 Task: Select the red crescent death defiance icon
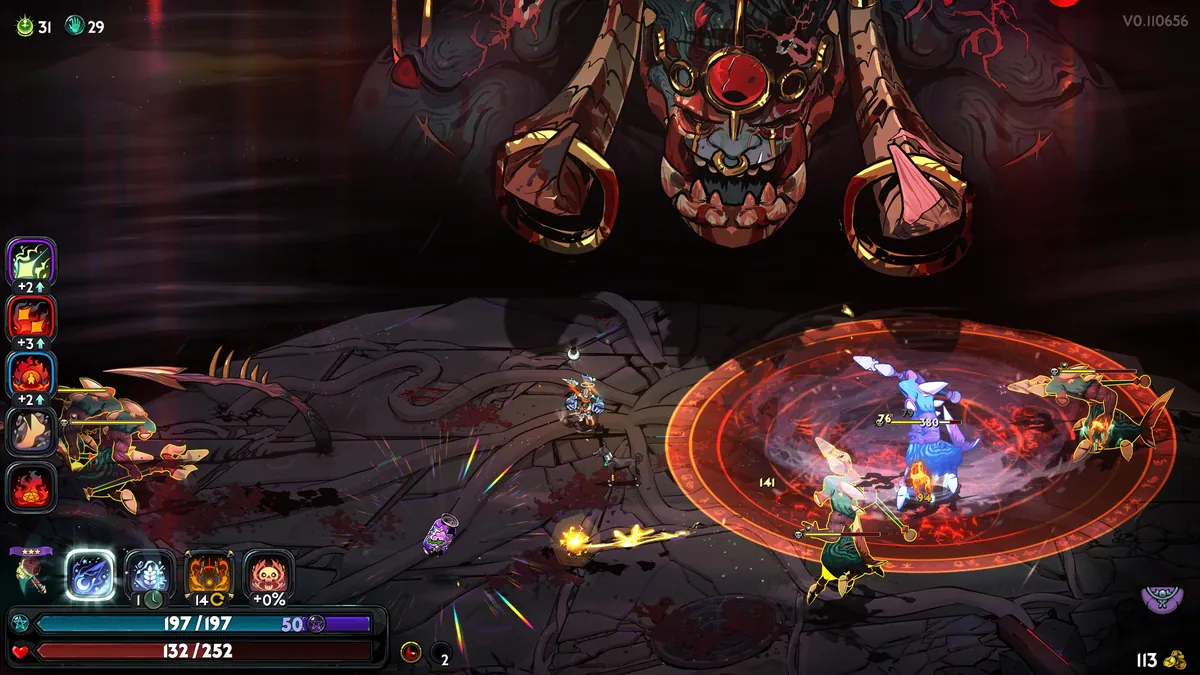click(x=411, y=653)
